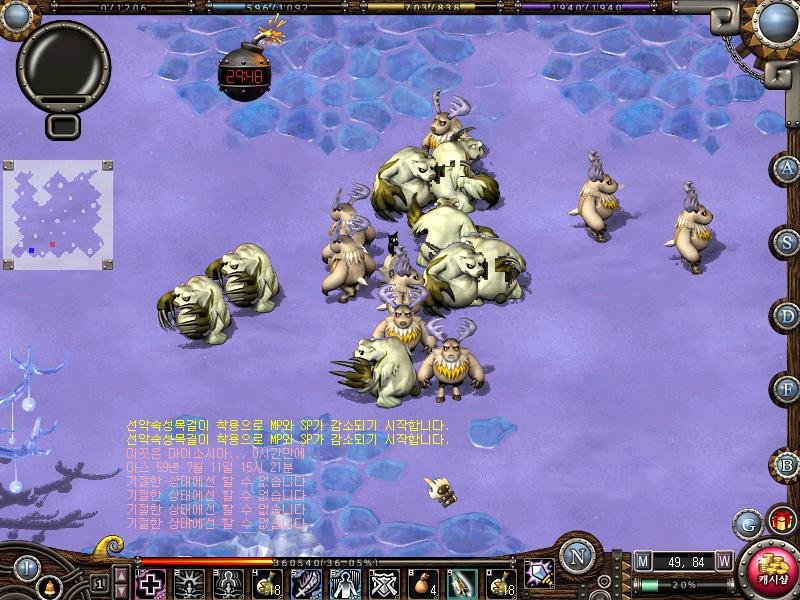
Task: Click the small M button beside coordinates
Action: tap(643, 561)
